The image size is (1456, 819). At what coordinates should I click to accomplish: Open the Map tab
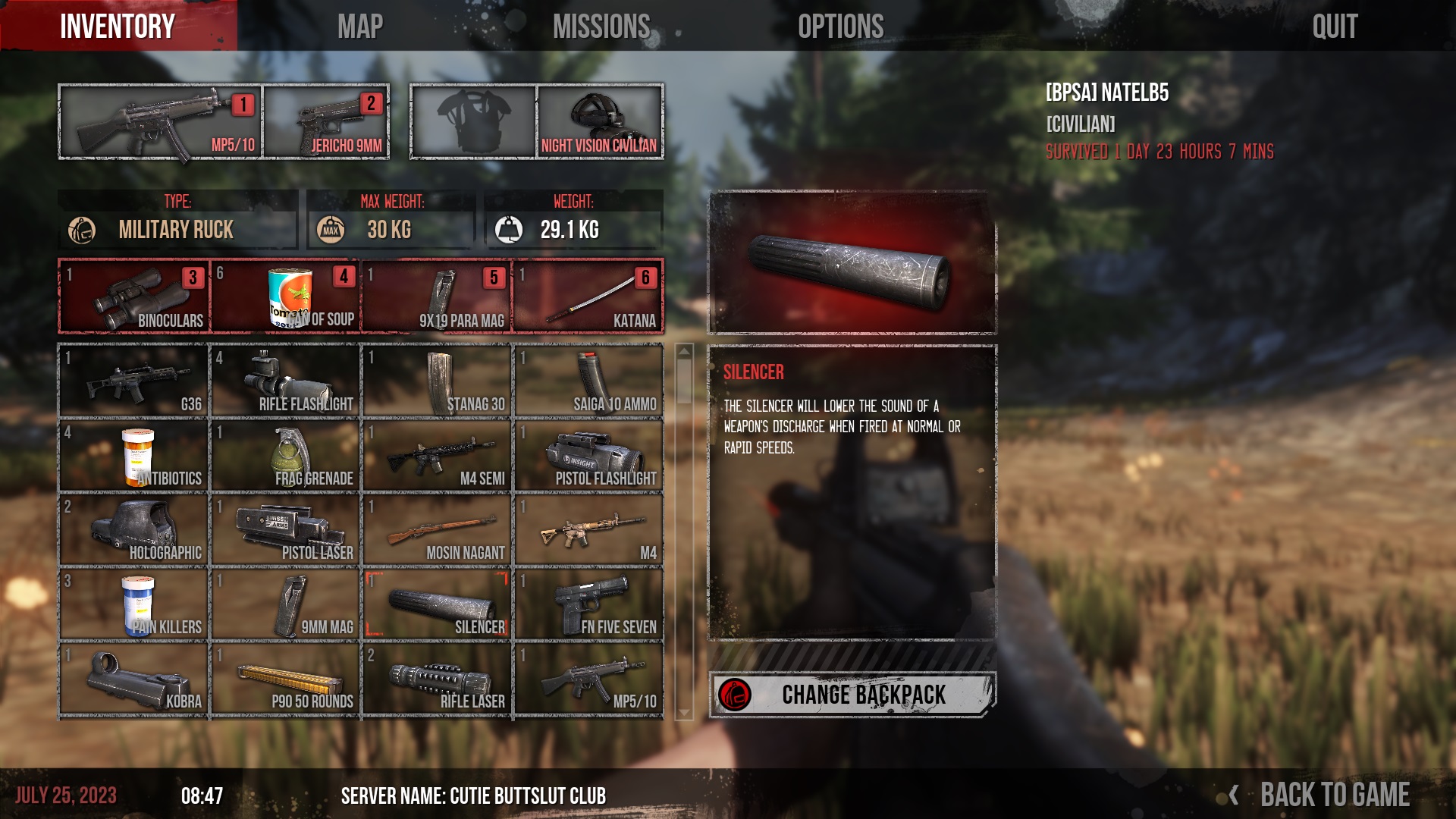click(359, 27)
